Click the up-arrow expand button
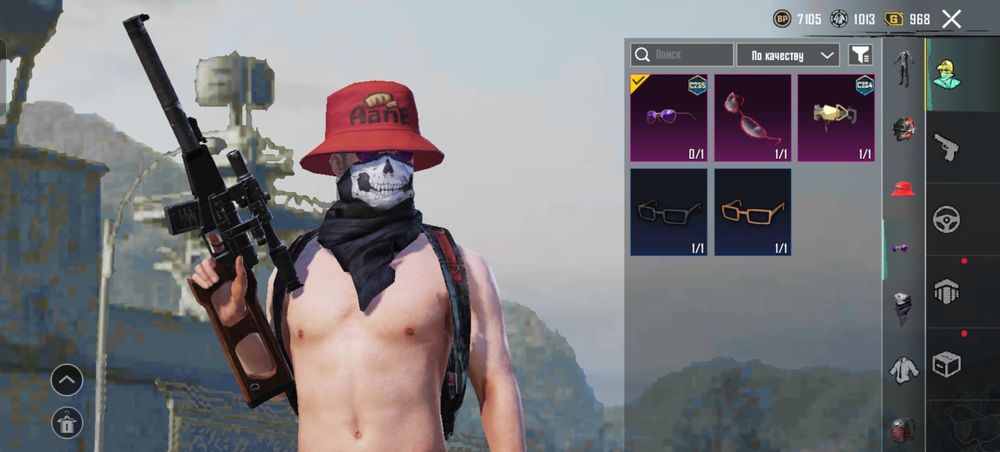The image size is (1000, 452). pyautogui.click(x=67, y=380)
